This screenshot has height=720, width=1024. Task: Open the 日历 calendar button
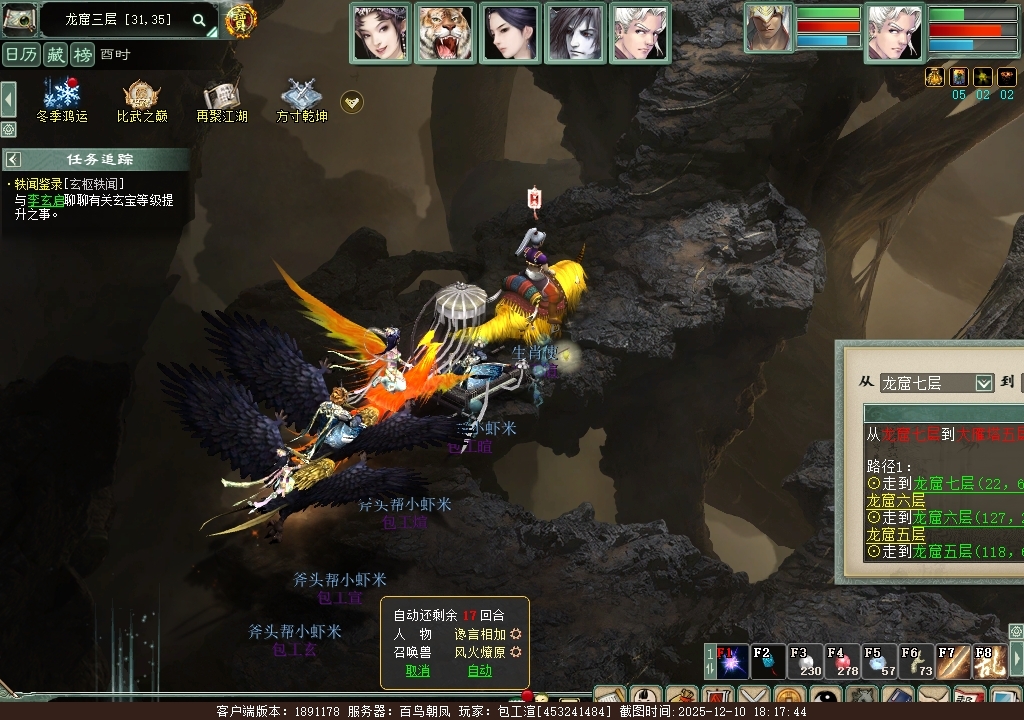pyautogui.click(x=20, y=54)
